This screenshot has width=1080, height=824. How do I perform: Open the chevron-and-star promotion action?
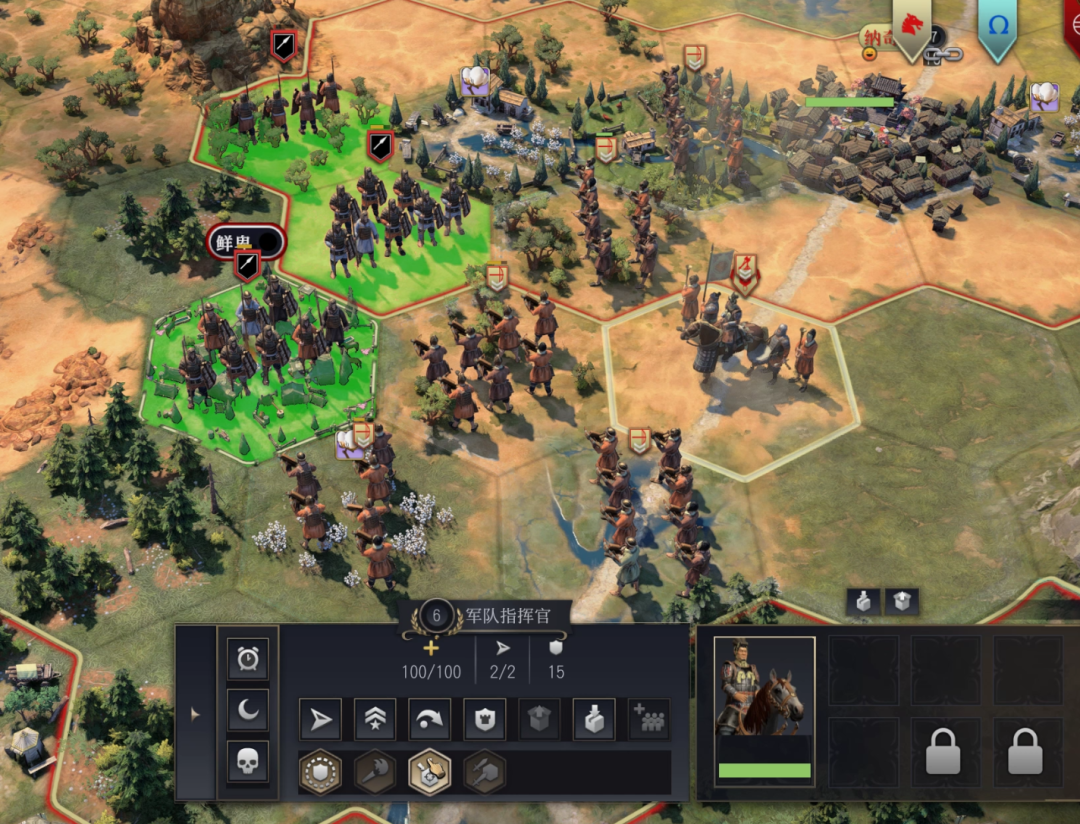(x=375, y=720)
